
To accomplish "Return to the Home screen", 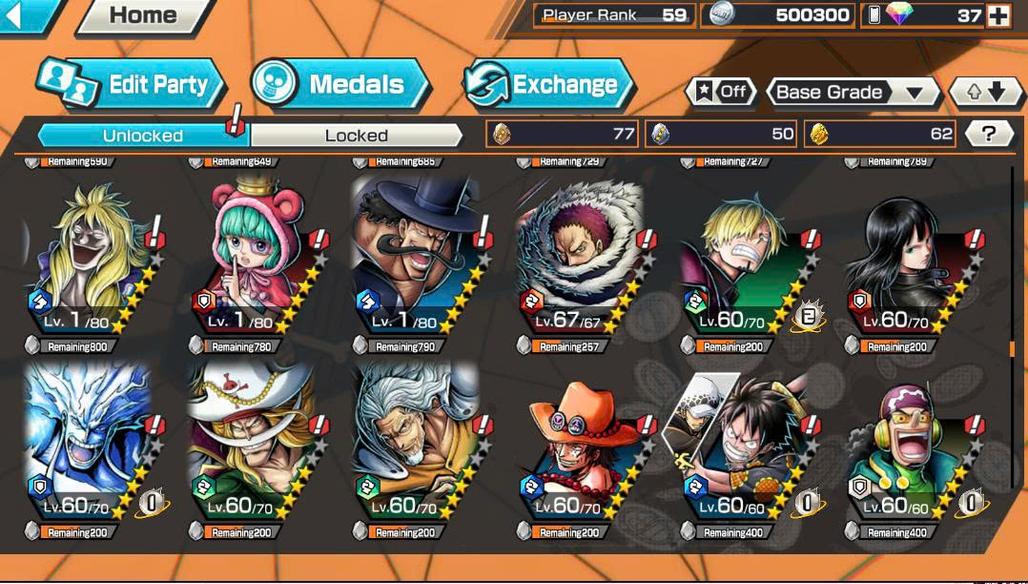I will tap(145, 15).
